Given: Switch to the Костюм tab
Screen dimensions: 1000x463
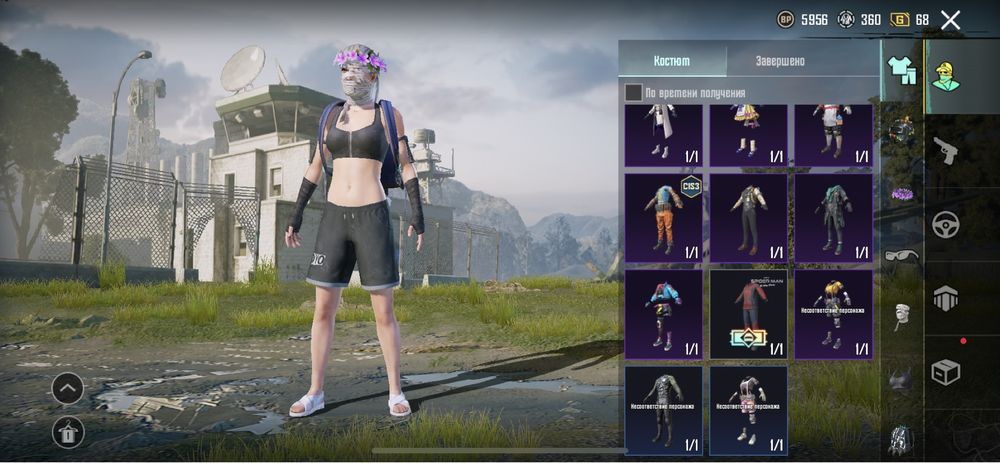Looking at the screenshot, I should [672, 60].
